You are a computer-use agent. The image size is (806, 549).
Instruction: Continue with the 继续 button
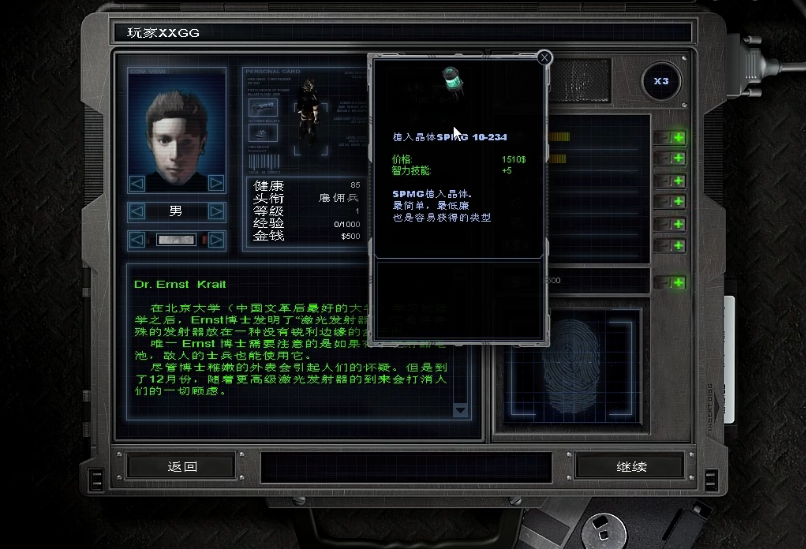tap(630, 466)
